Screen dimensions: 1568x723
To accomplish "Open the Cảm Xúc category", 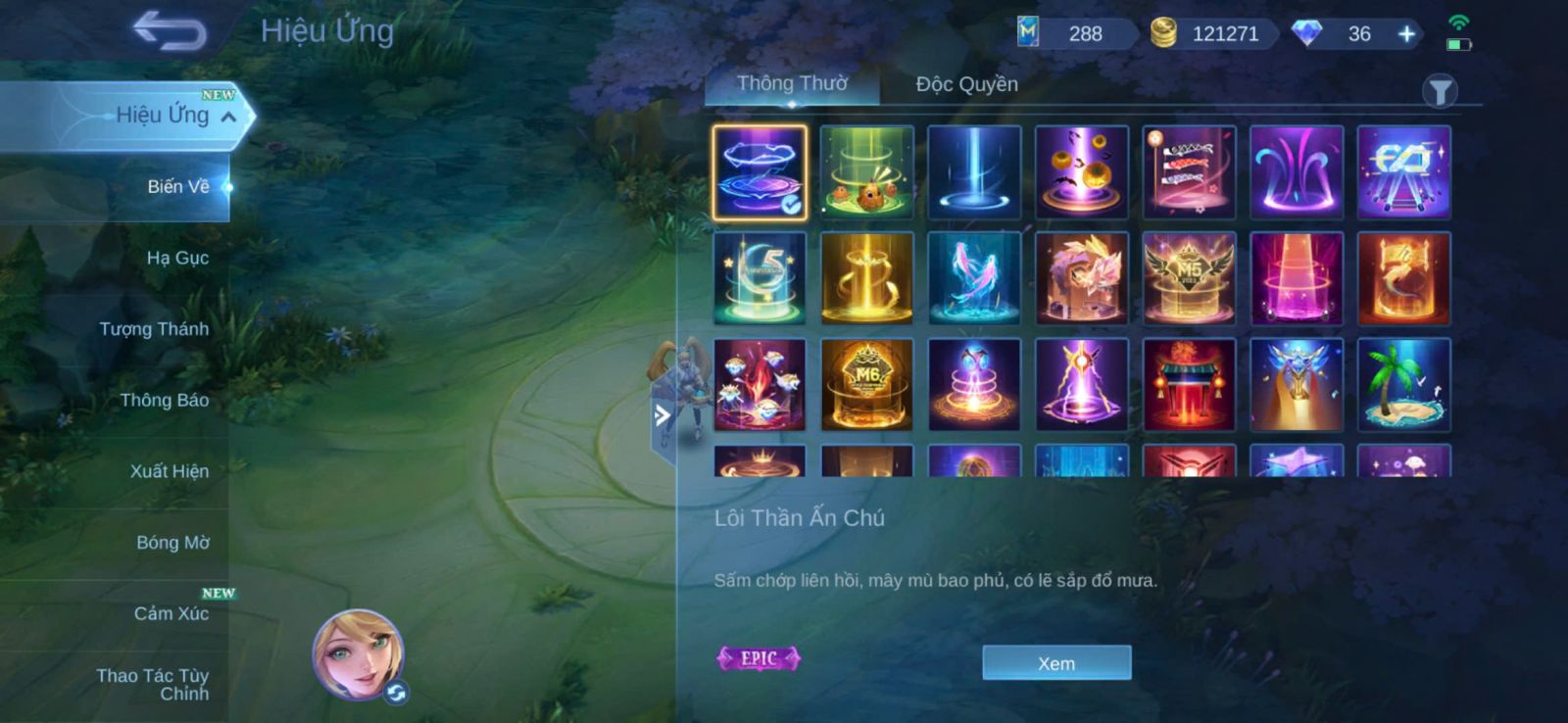I will (x=171, y=614).
